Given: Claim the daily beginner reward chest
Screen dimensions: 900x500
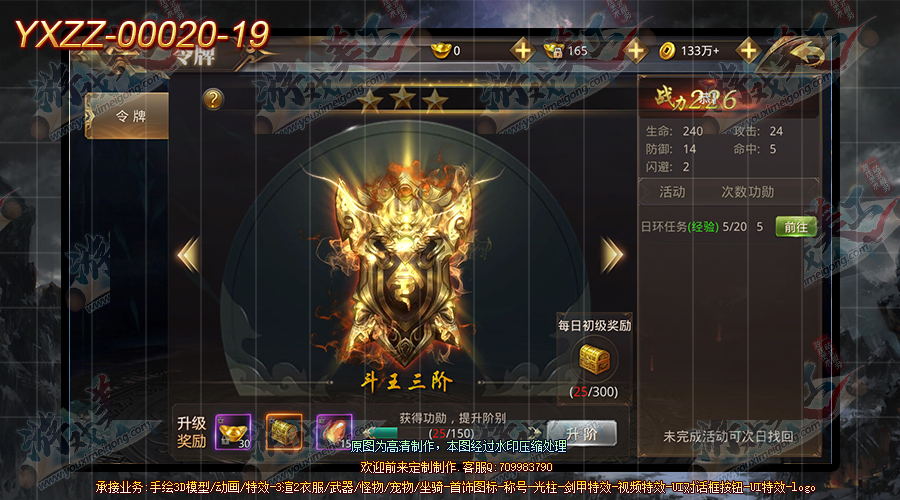Looking at the screenshot, I should (594, 357).
